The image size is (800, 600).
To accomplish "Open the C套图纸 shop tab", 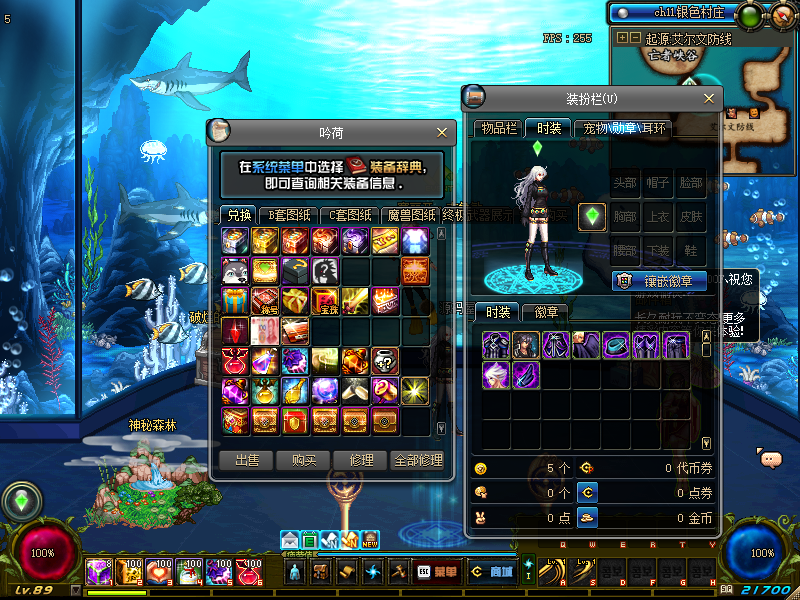I will point(350,215).
